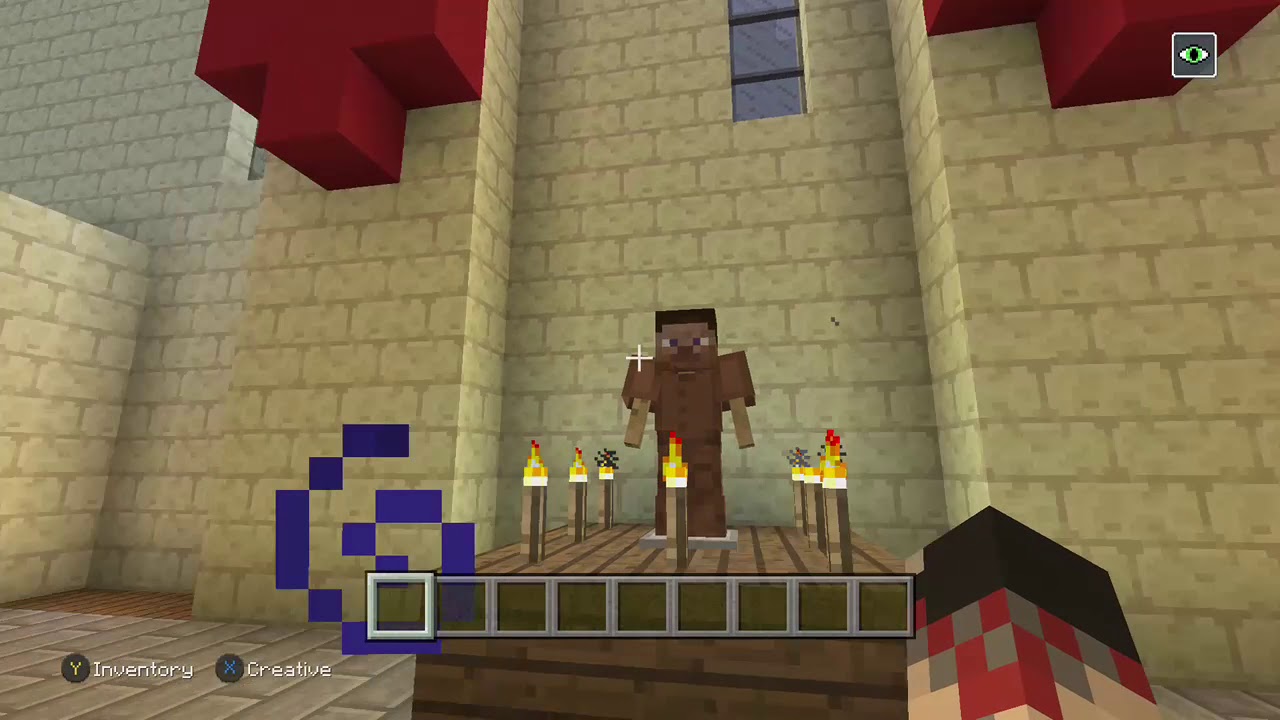Select the middle hotbar slot
Viewport: 1280px width, 720px height.
click(640, 605)
